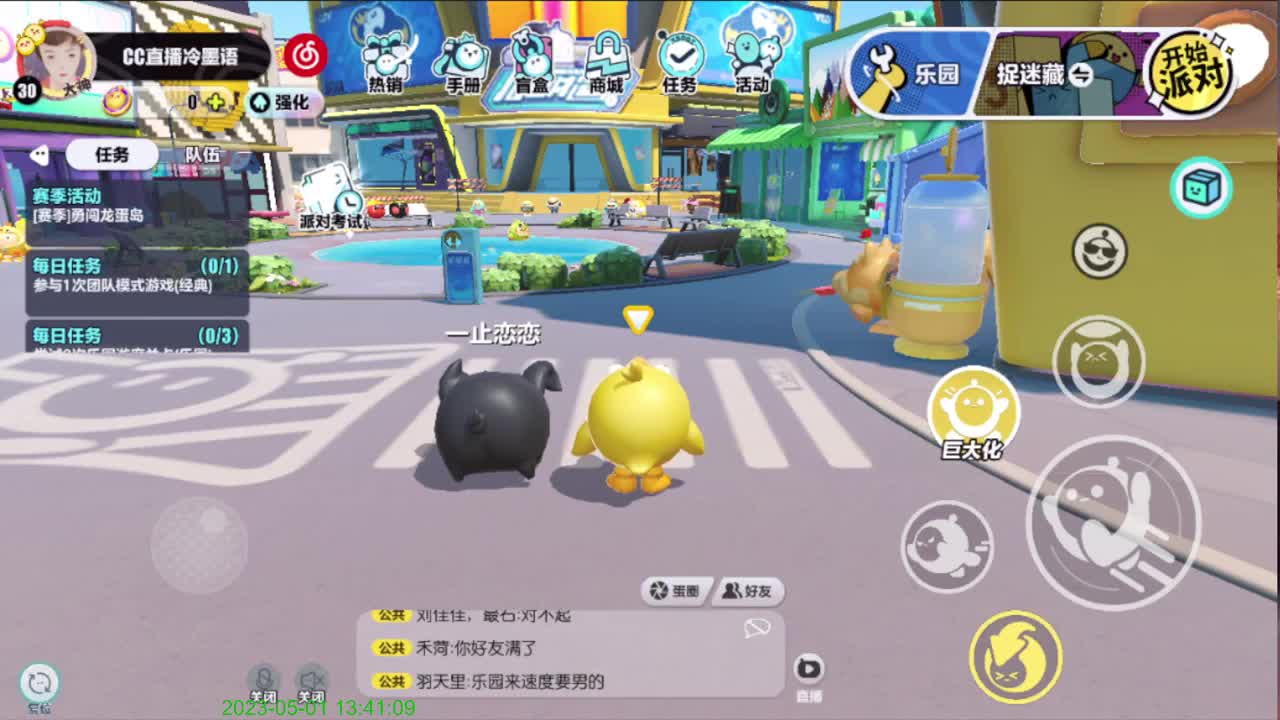Open the 好友 friends chat tab
Image resolution: width=1280 pixels, height=720 pixels.
click(x=746, y=590)
